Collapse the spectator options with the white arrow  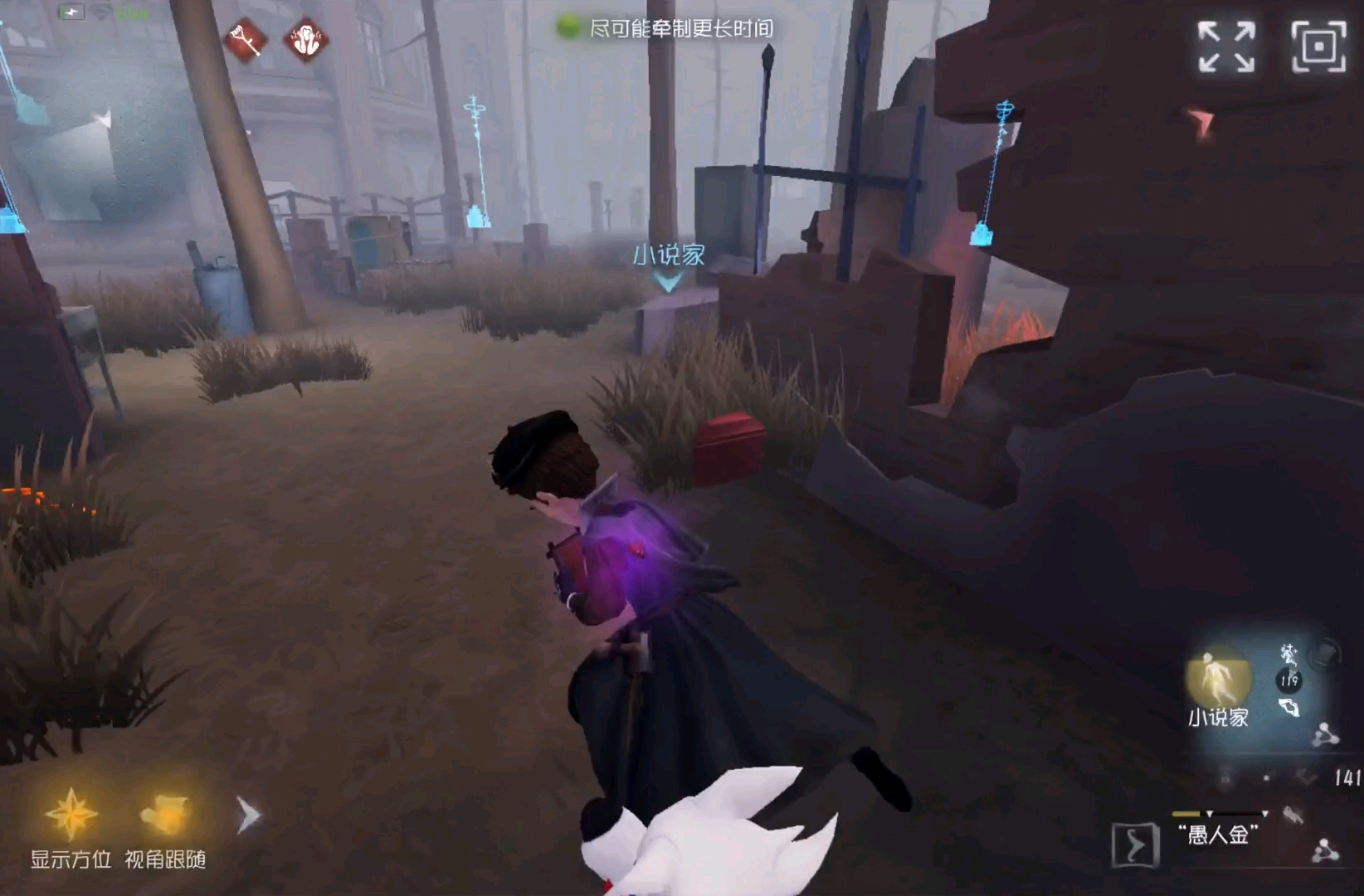pyautogui.click(x=248, y=816)
